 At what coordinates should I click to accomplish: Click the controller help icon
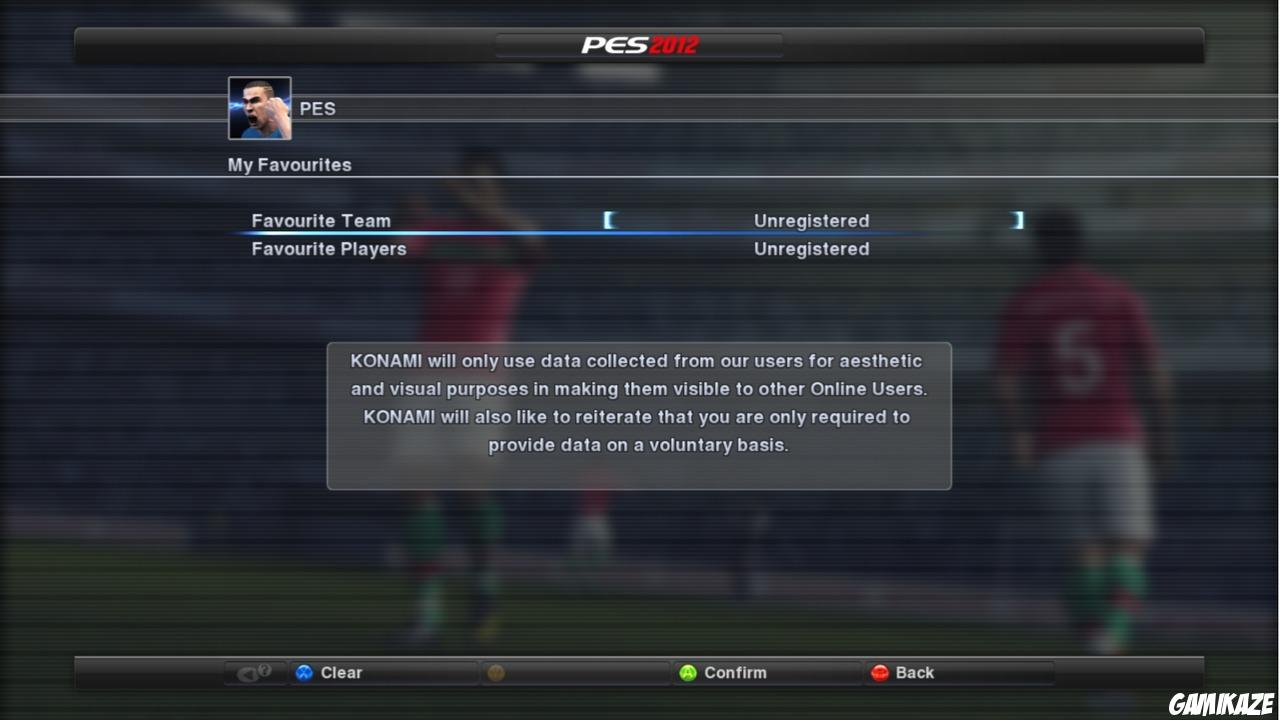point(254,672)
